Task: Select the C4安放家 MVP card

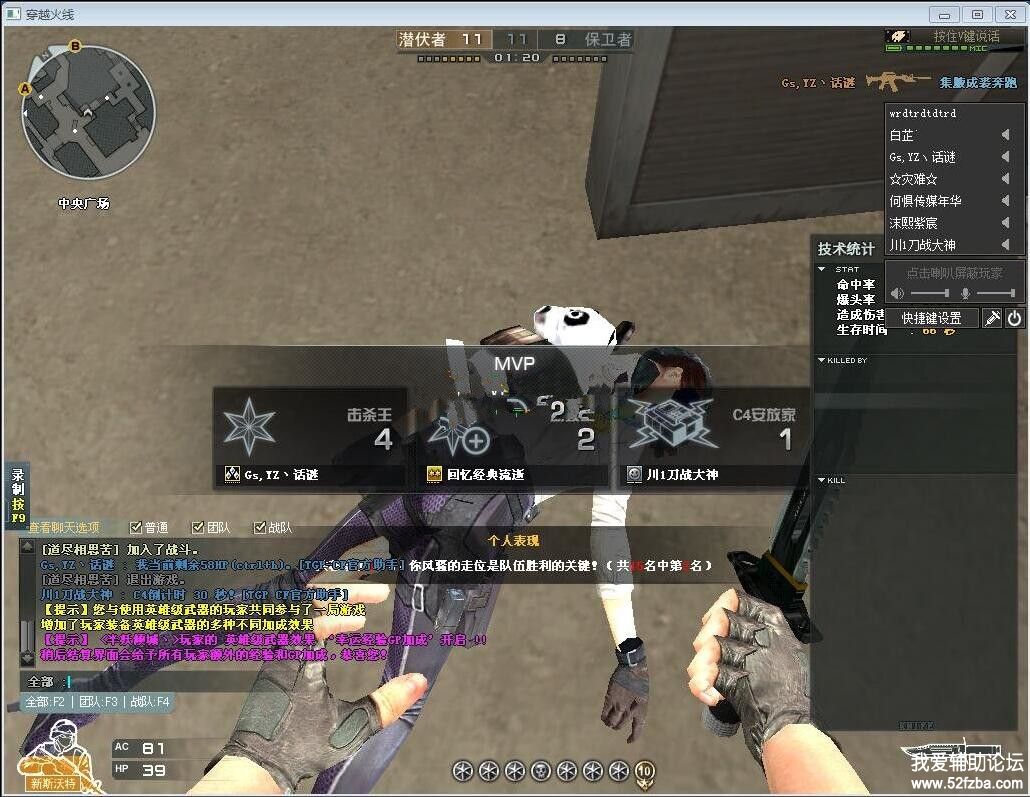Action: 714,438
